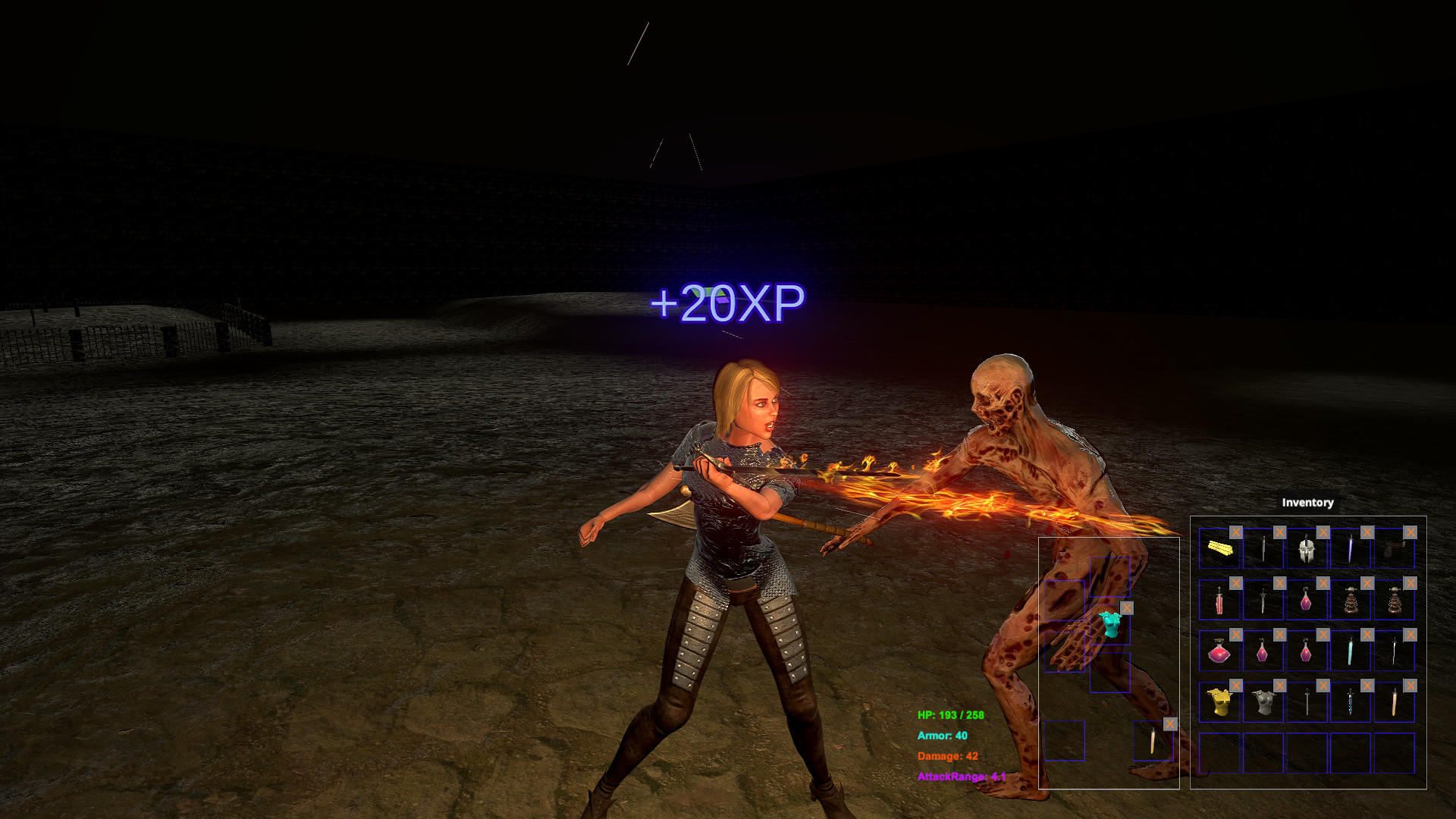
Task: Select the golden chestplate armor
Action: (1219, 703)
